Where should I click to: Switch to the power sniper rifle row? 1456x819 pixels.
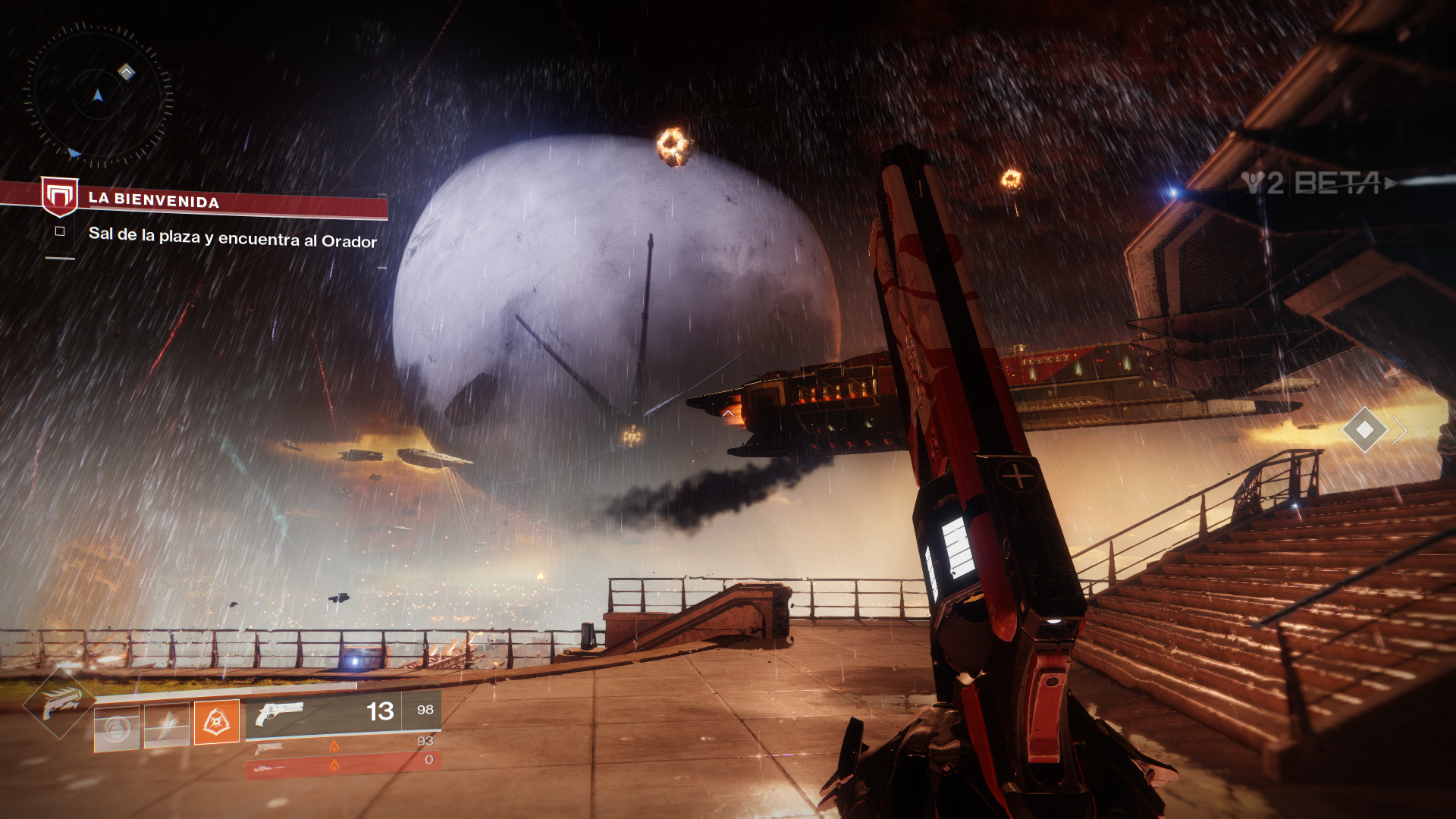[x=343, y=767]
